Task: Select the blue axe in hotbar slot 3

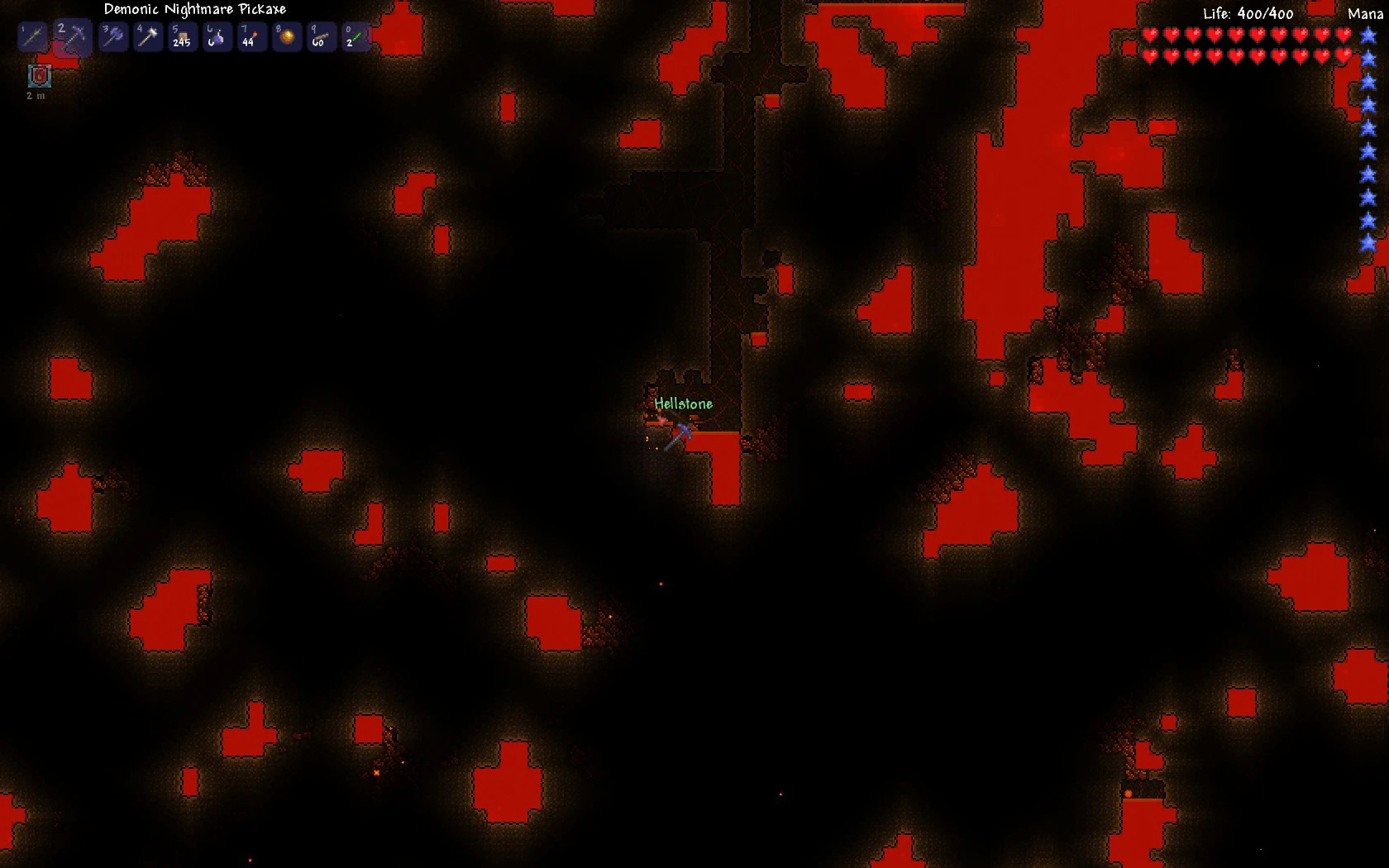Action: (113, 36)
